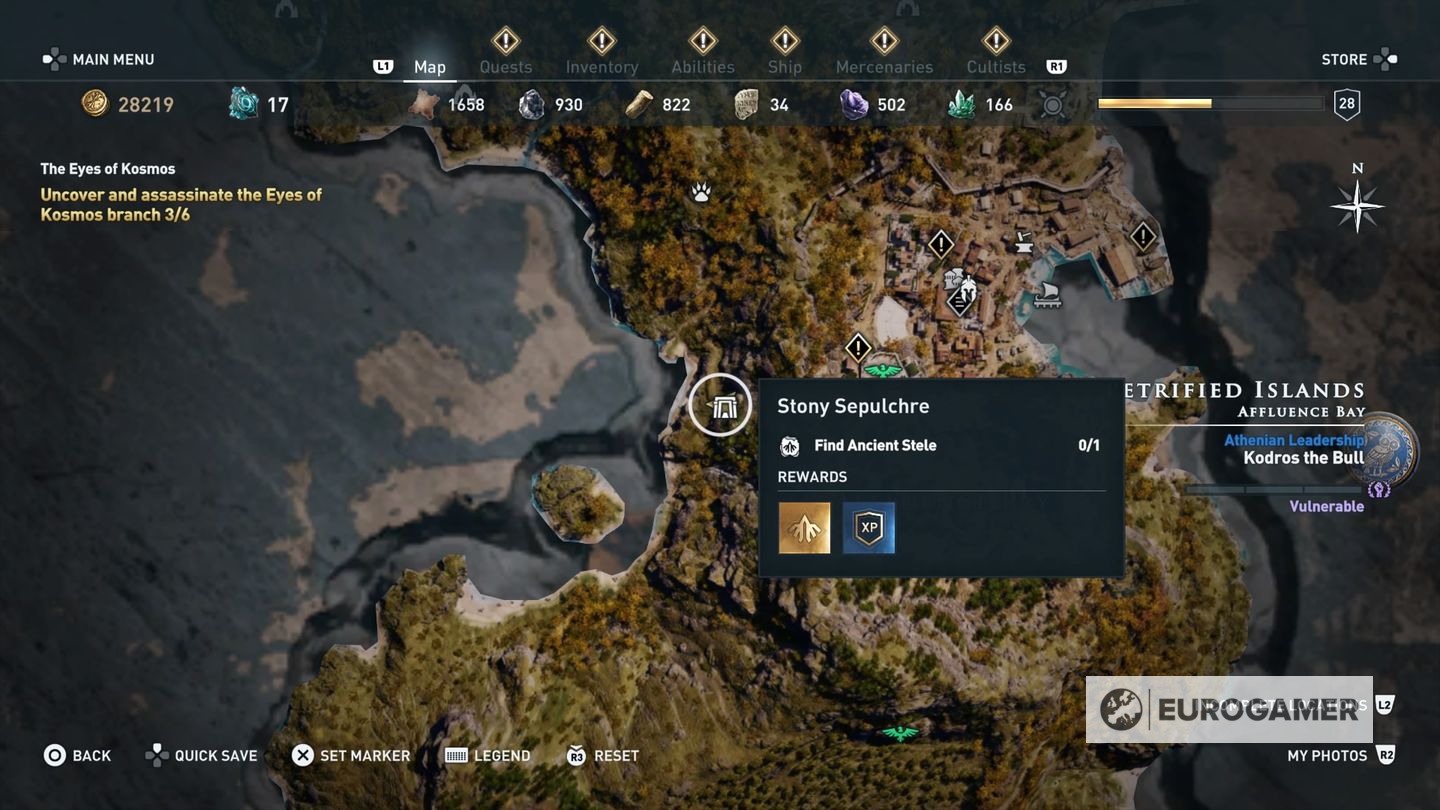Open the Main Menu

[99, 59]
